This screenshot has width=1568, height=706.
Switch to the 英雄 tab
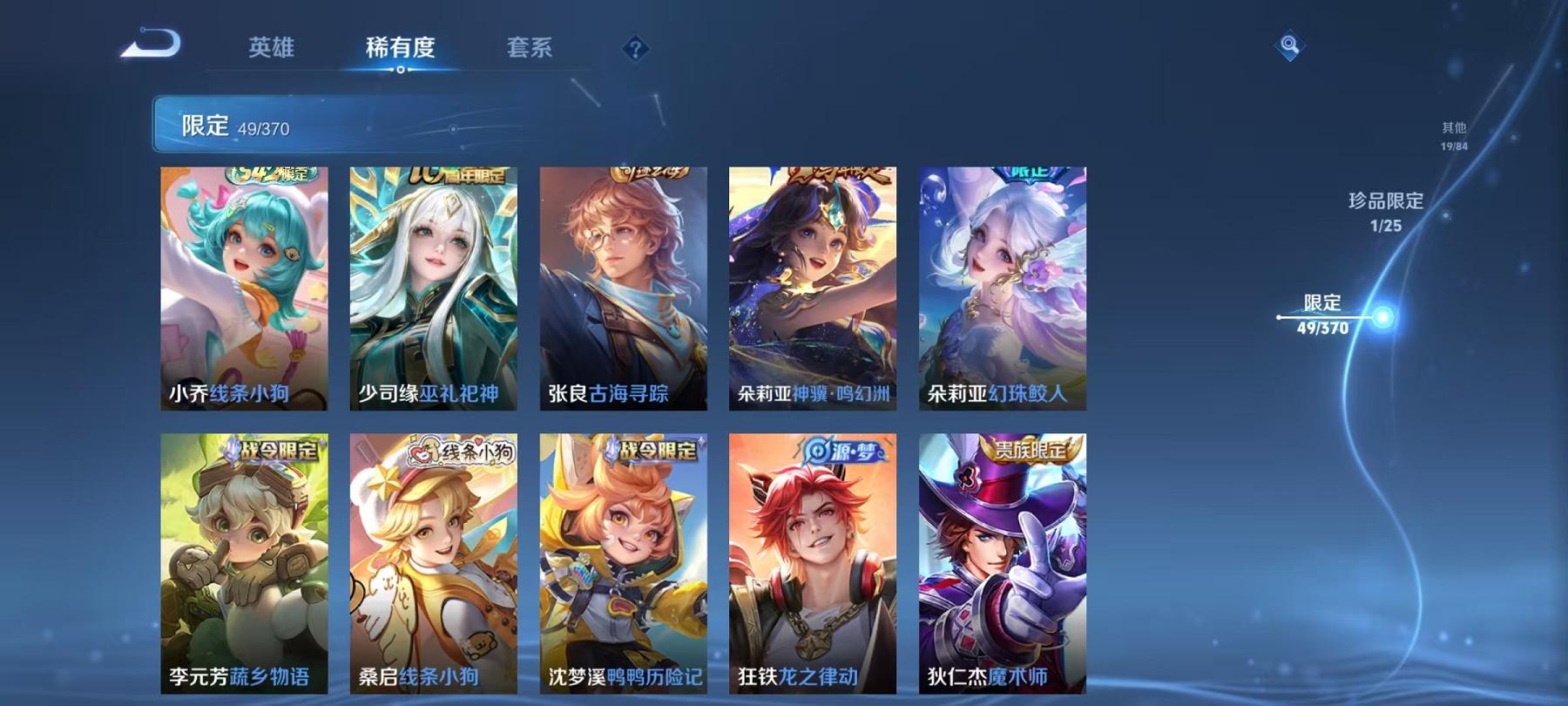[x=273, y=50]
